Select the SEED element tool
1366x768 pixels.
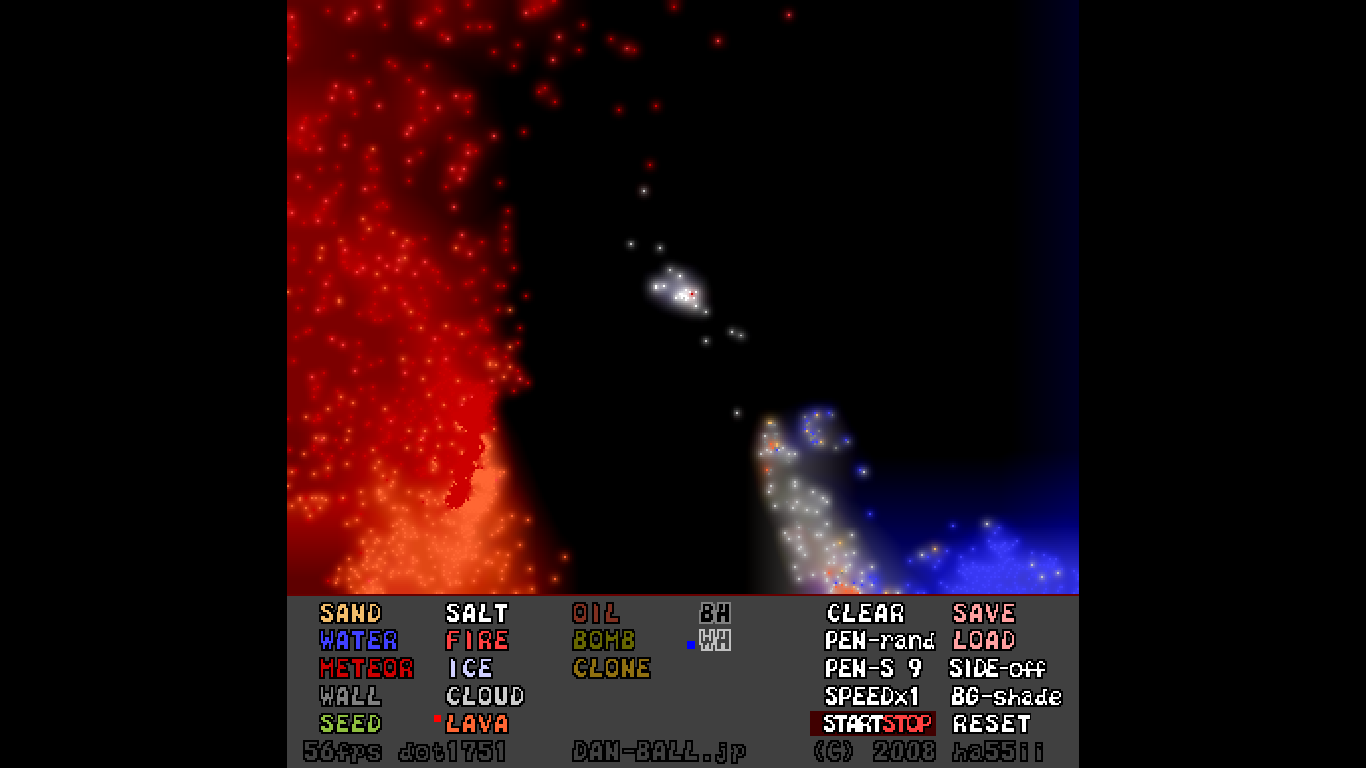[x=349, y=724]
